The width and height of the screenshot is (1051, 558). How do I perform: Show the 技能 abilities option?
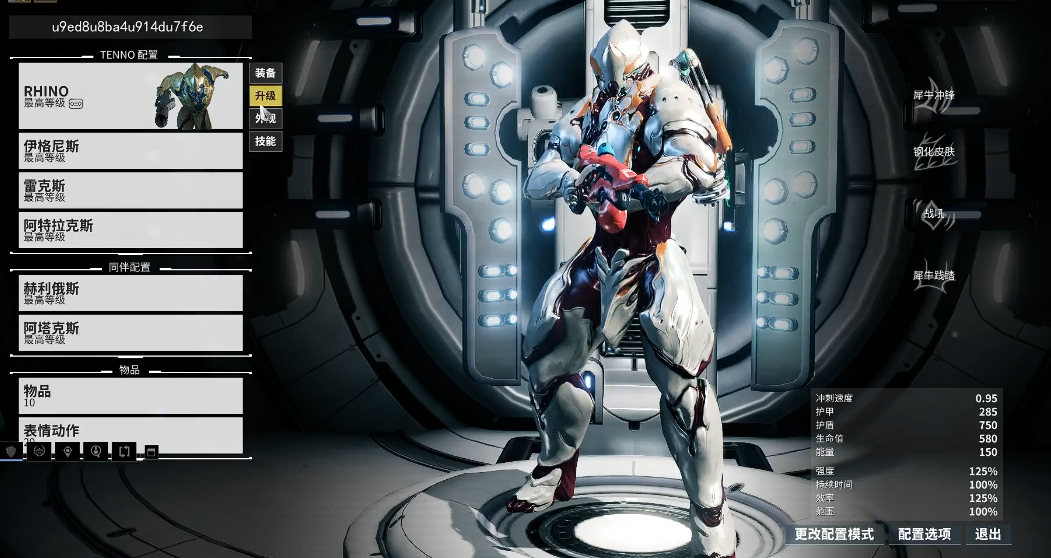265,142
